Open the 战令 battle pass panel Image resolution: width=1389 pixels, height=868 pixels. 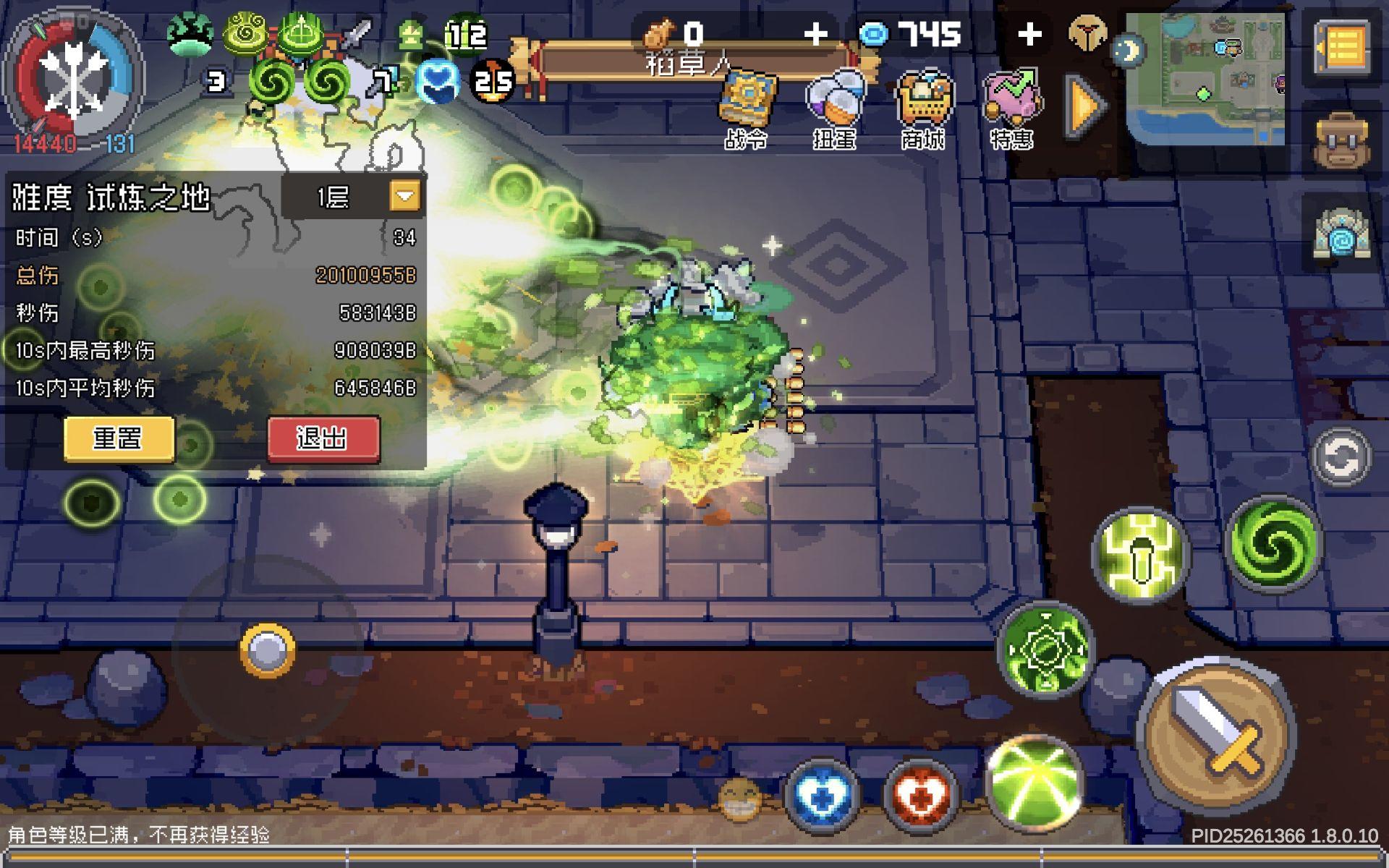point(749,98)
